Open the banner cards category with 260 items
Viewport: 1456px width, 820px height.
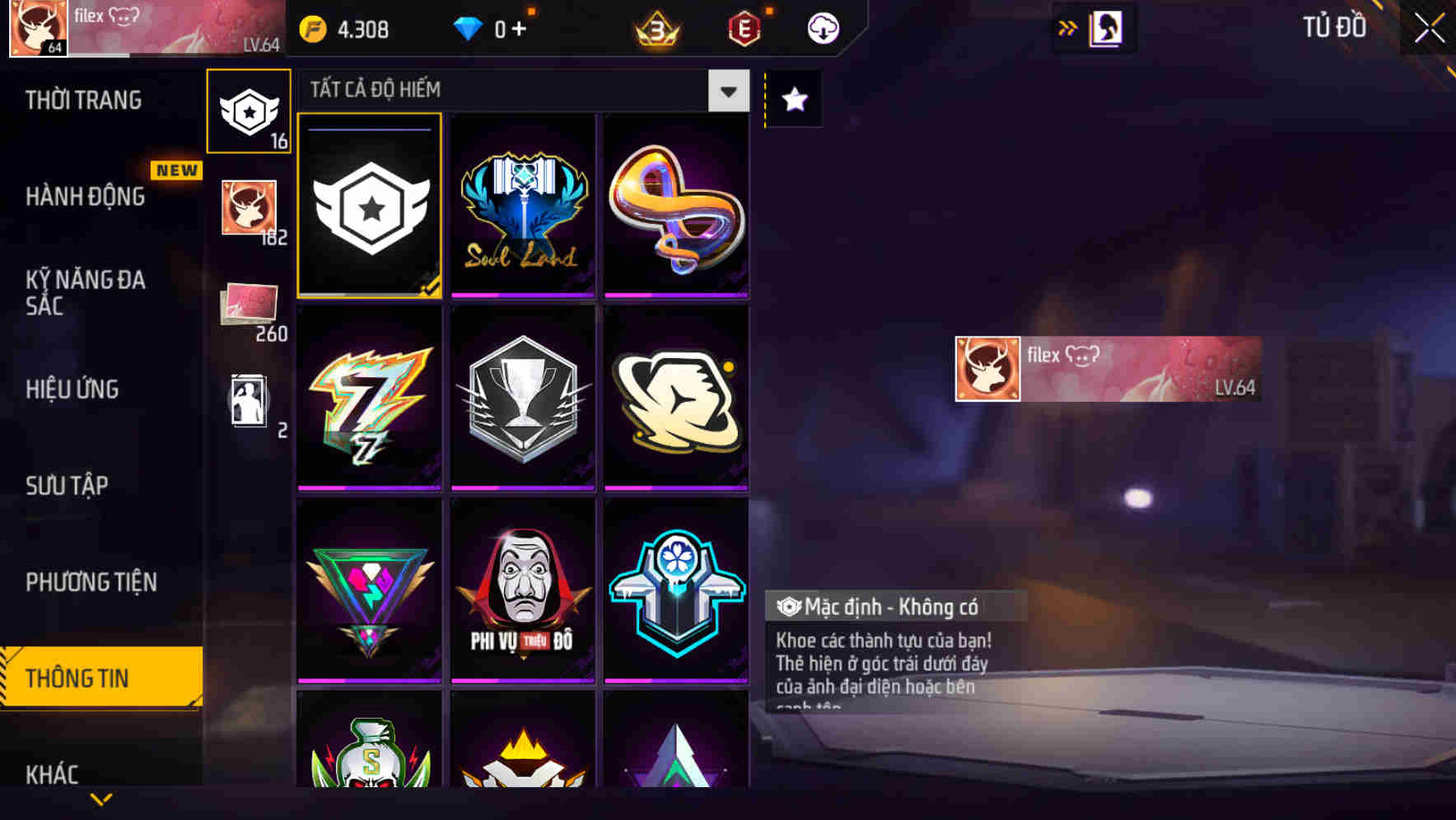click(249, 305)
